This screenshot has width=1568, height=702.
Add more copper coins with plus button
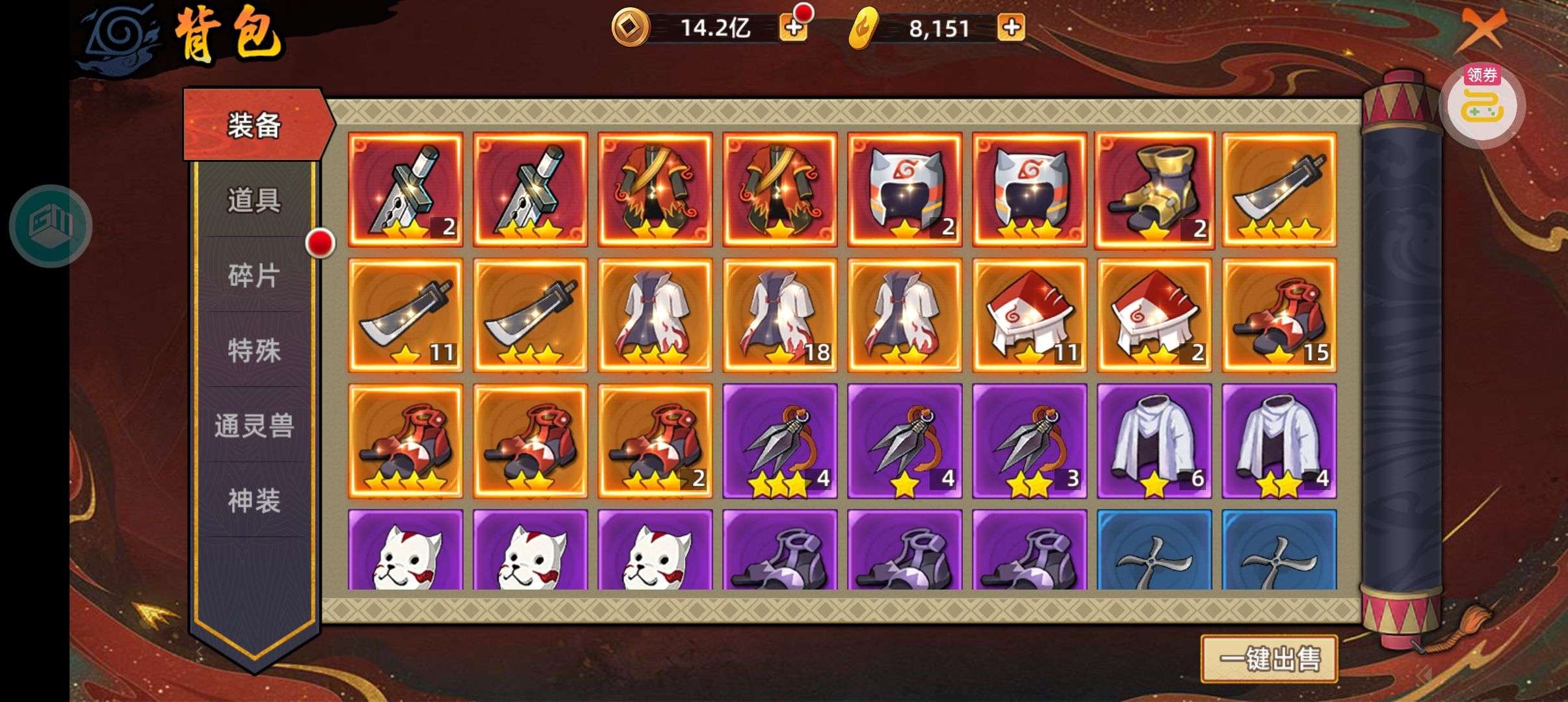(x=793, y=28)
